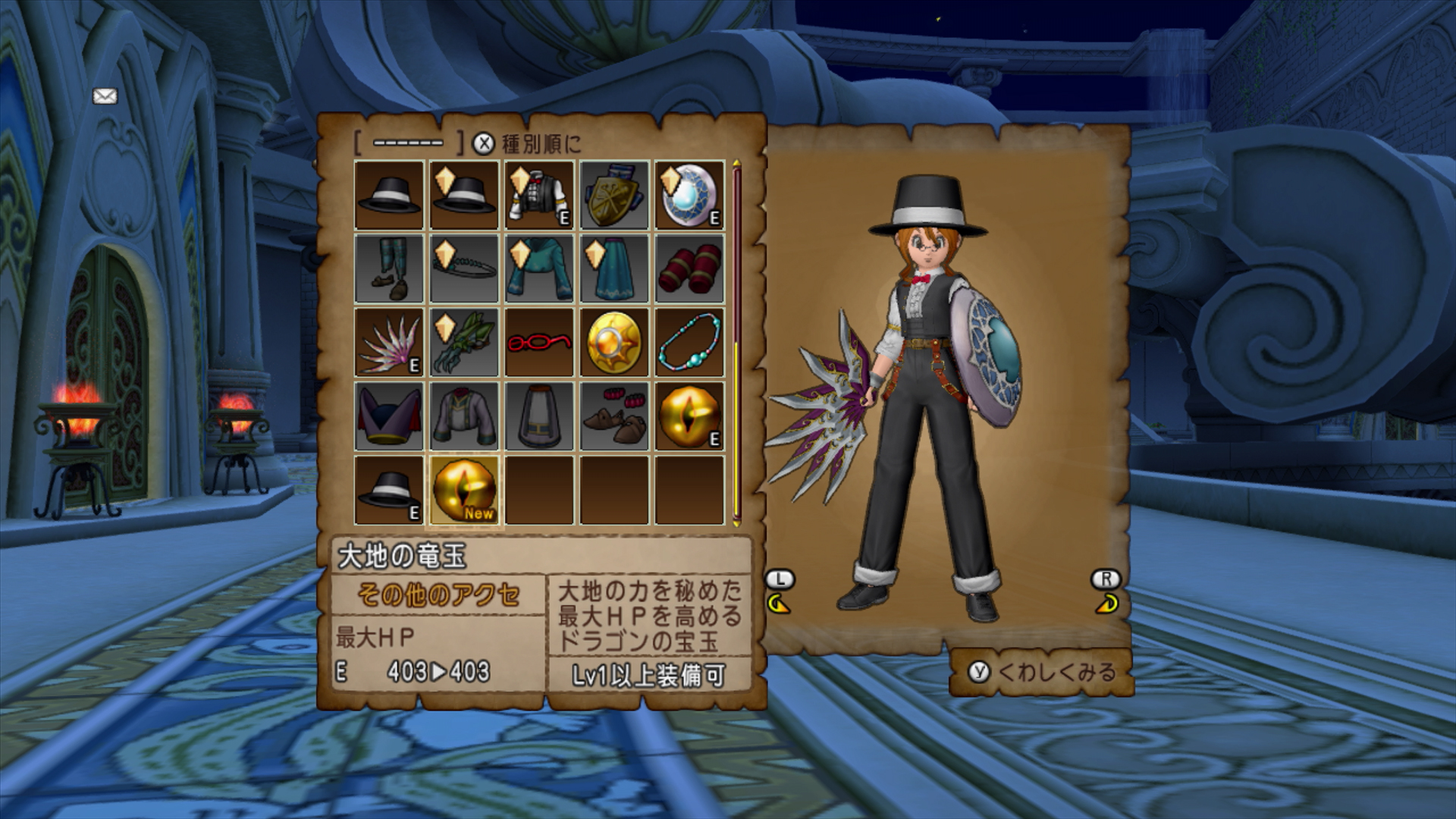Select the purple jester hat
1456x819 pixels.
pos(389,416)
